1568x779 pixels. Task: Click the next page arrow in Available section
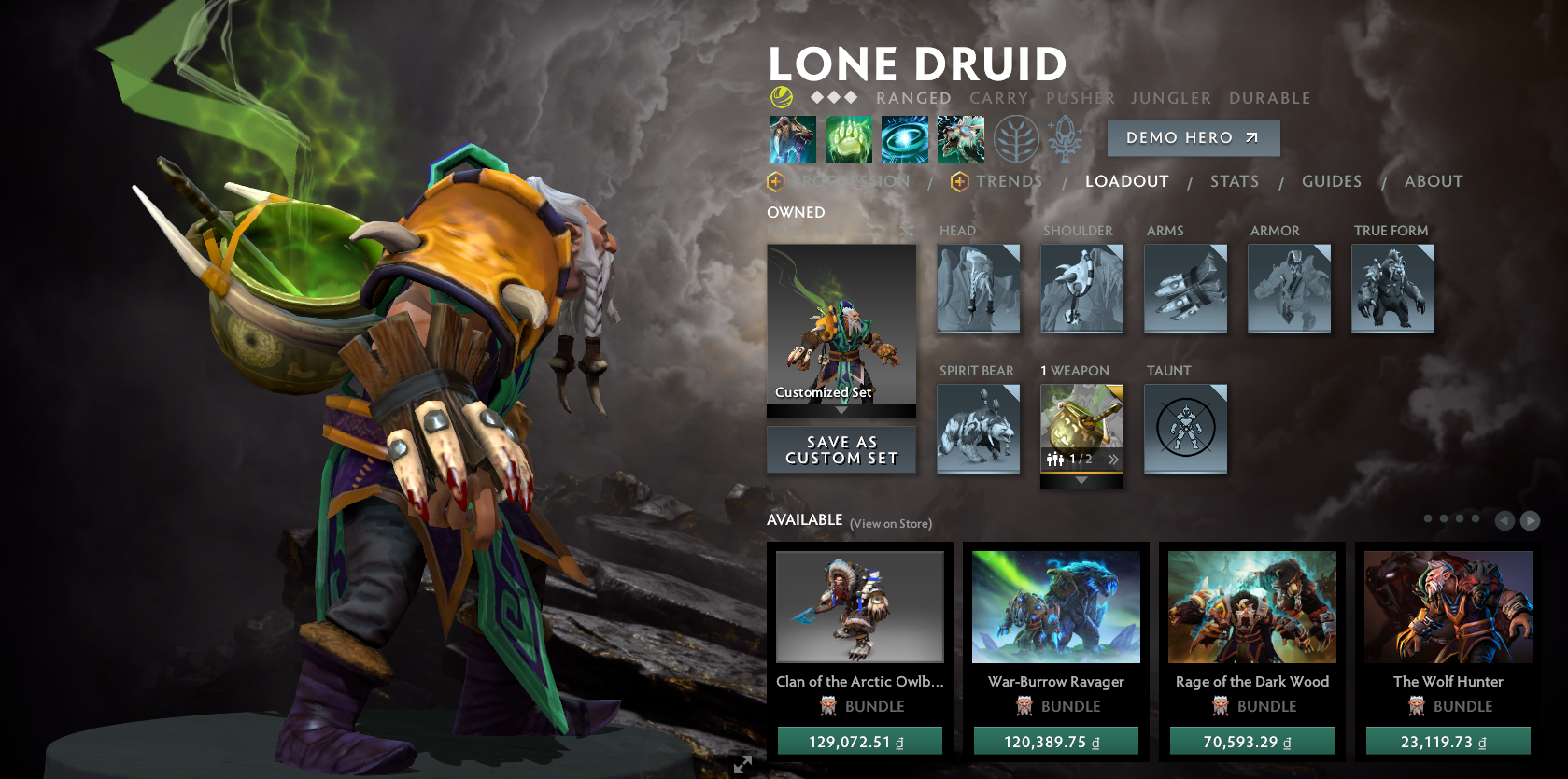[1530, 519]
